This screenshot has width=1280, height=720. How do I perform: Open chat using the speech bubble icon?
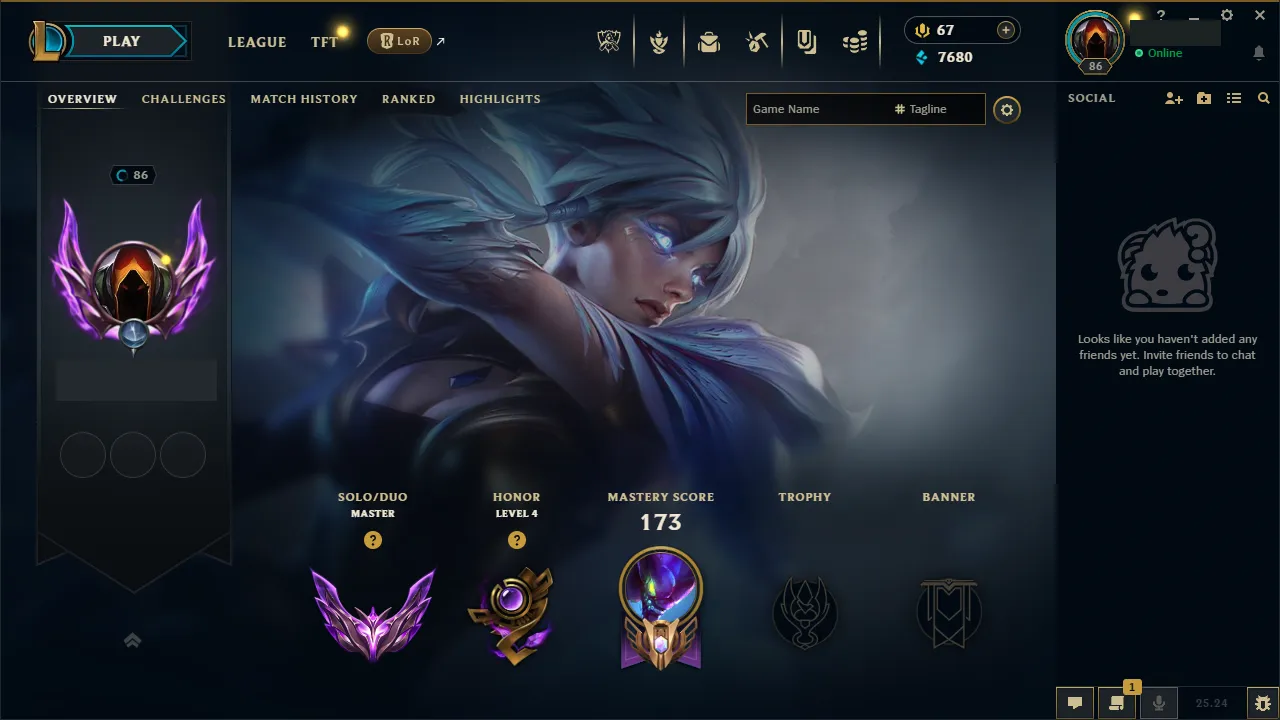1074,702
